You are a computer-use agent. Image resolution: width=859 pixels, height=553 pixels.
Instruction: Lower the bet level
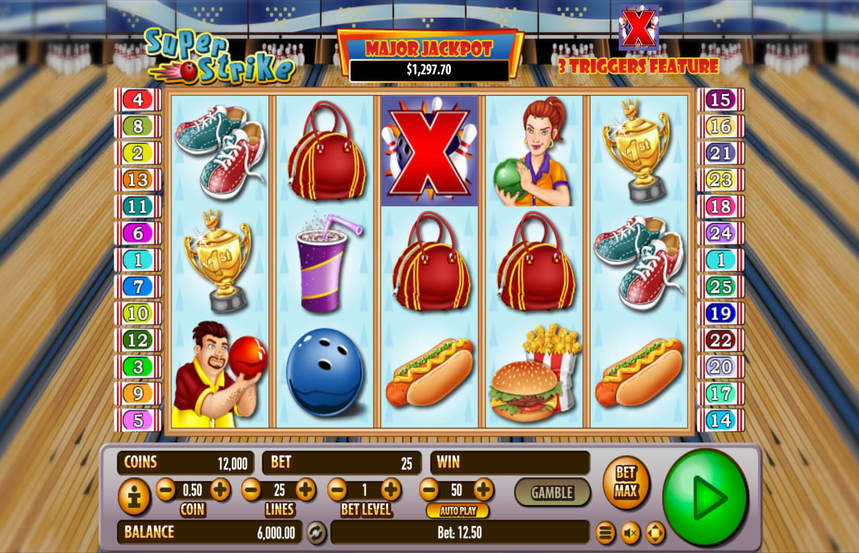(337, 490)
